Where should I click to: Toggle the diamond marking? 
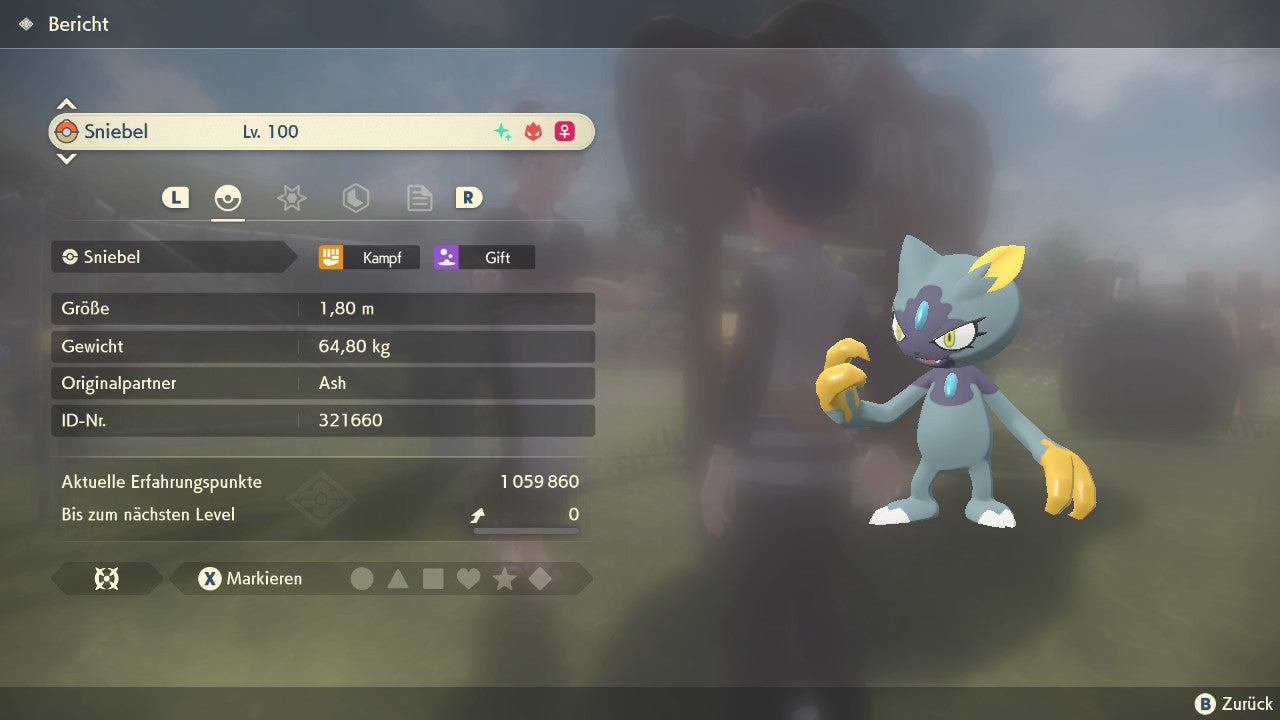[x=540, y=578]
